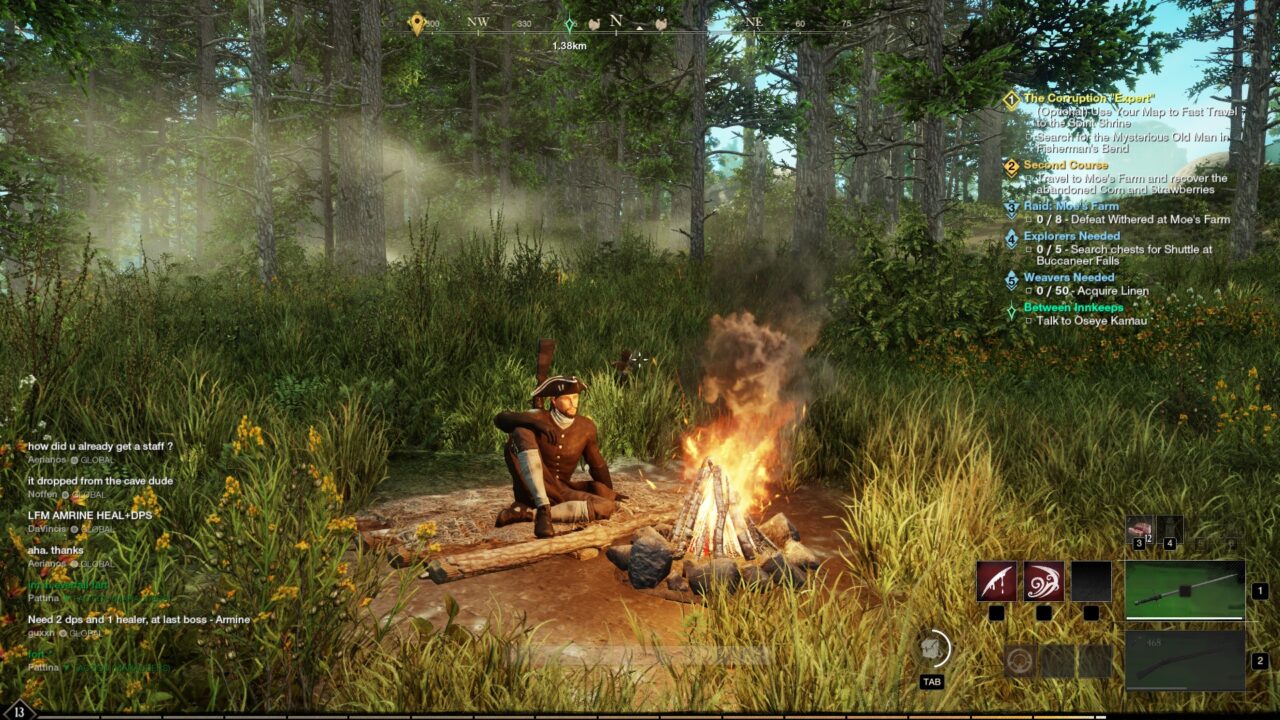Select the Raid: Moe's Farm mission
Viewport: 1280px width, 720px height.
pos(1071,206)
